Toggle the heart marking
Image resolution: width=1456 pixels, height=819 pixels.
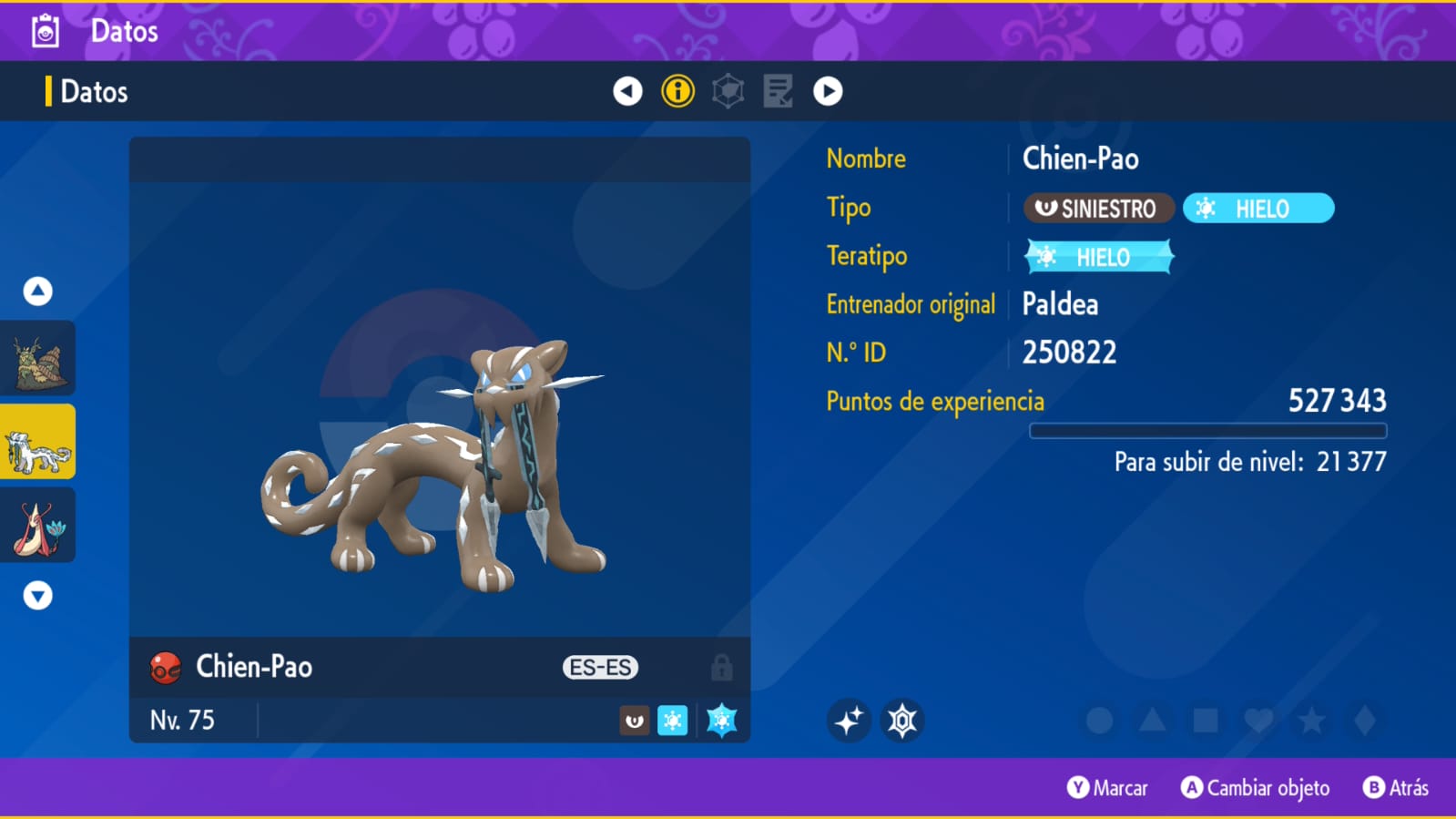pos(1258,721)
